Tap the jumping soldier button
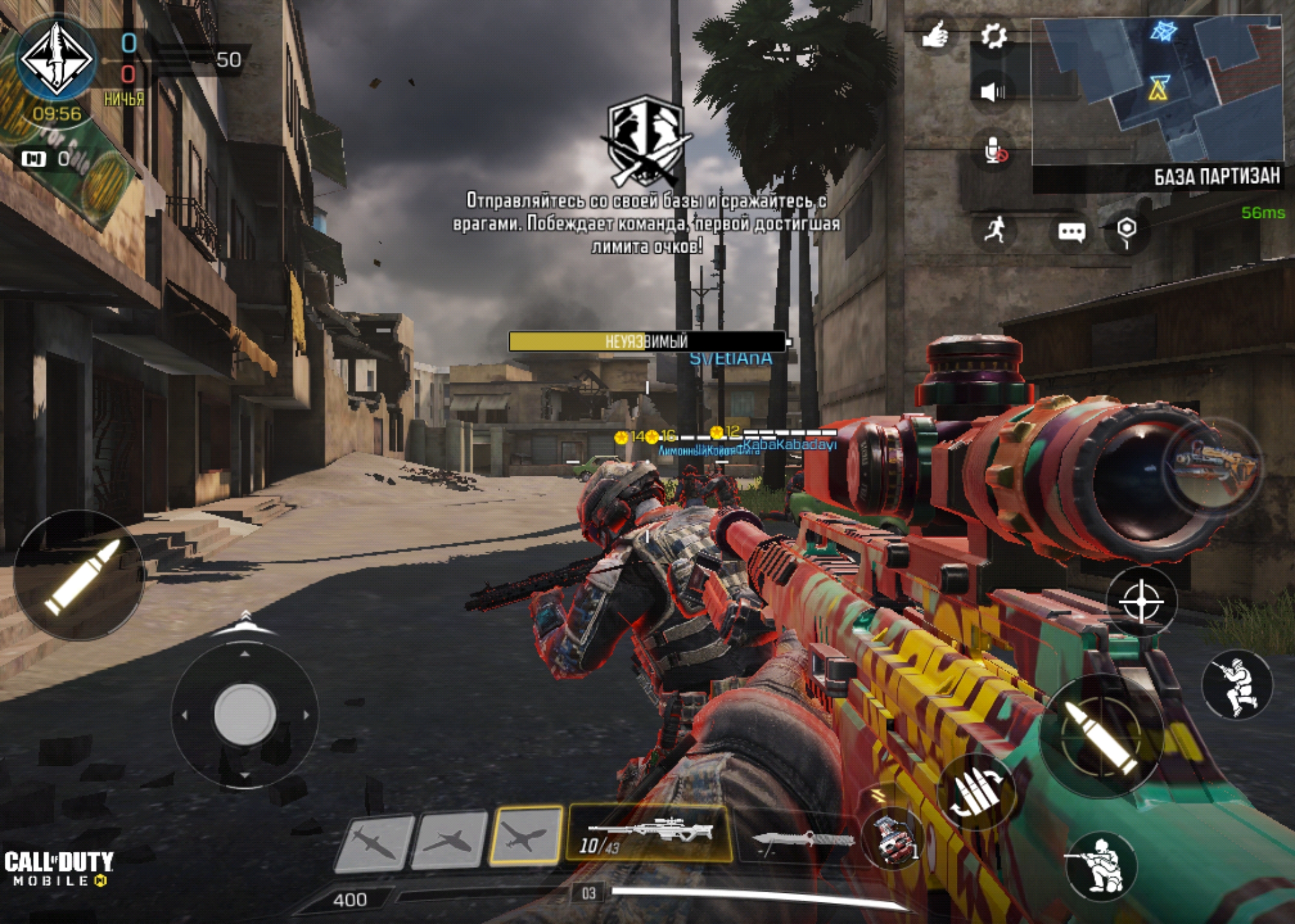1295x924 pixels. click(1237, 685)
